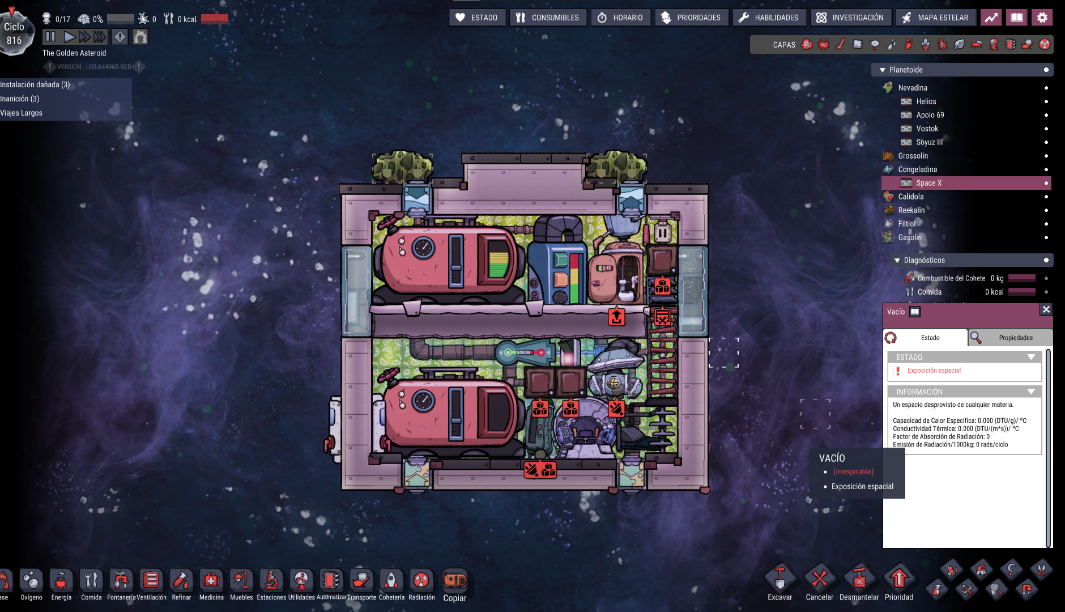Pause the game with the pause button
This screenshot has height=612, width=1065.
click(x=51, y=37)
